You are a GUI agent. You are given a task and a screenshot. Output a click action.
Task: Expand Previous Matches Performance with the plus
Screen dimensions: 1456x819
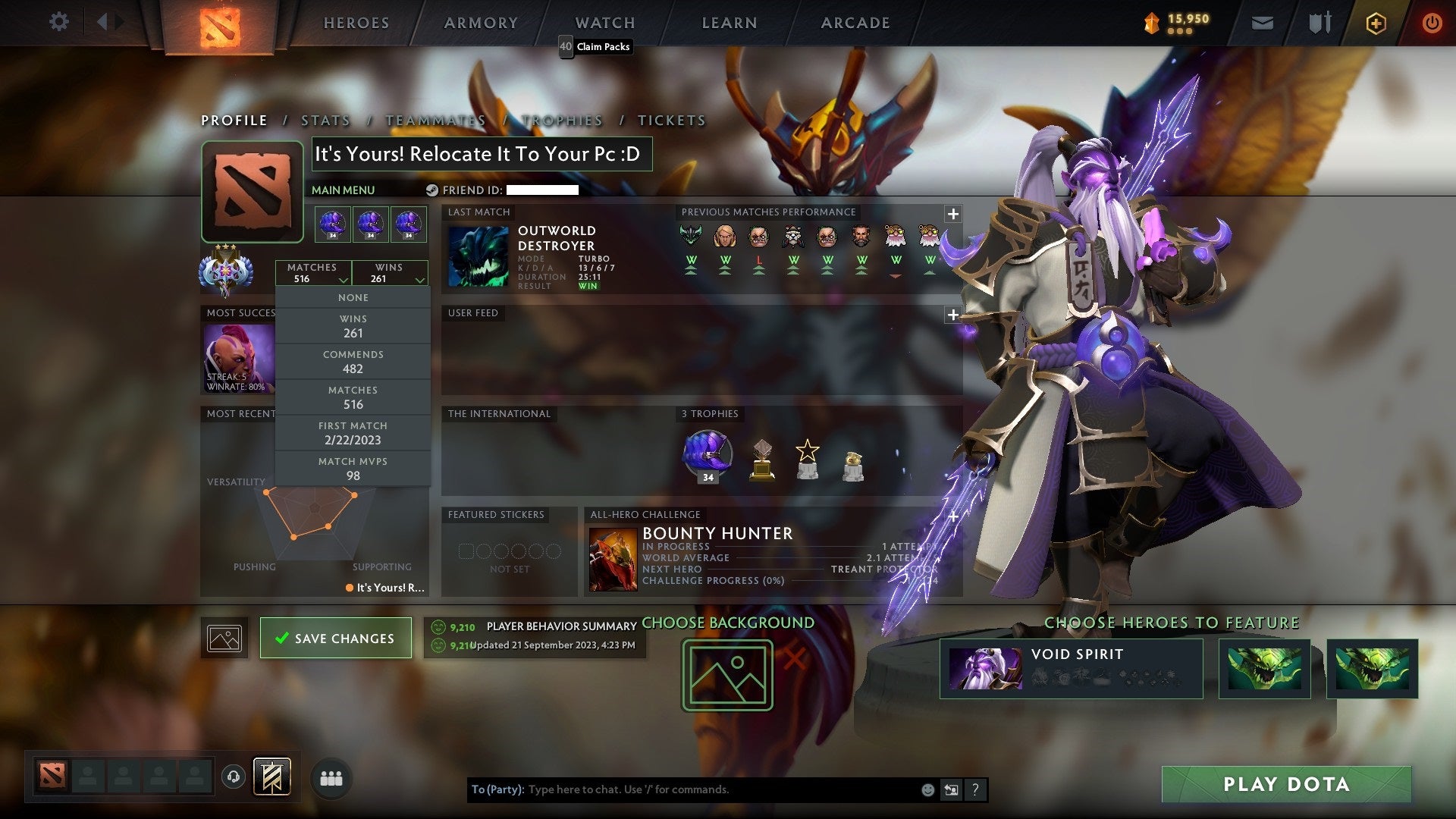952,215
